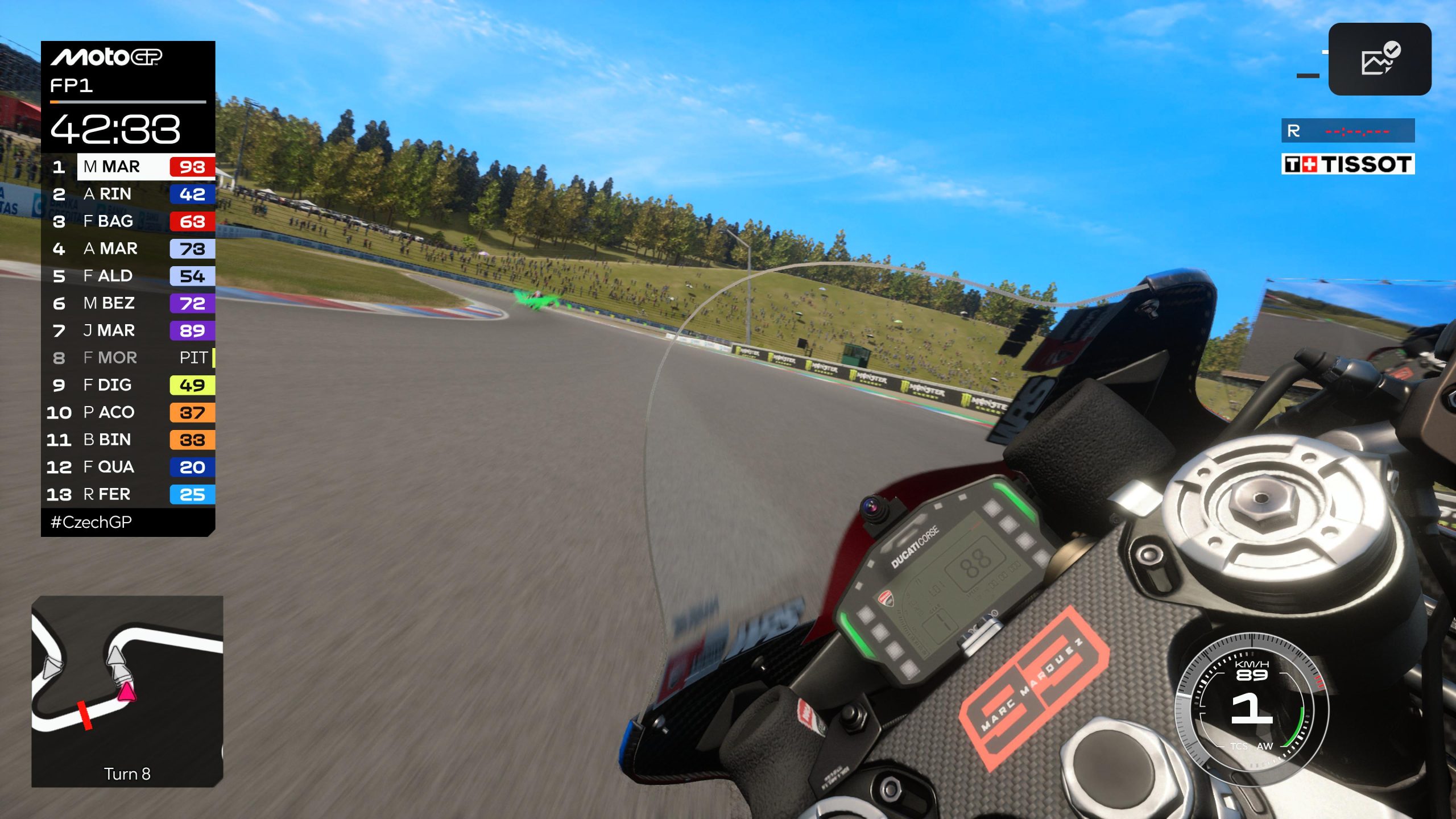Select F MOR row marked PIT

129,358
